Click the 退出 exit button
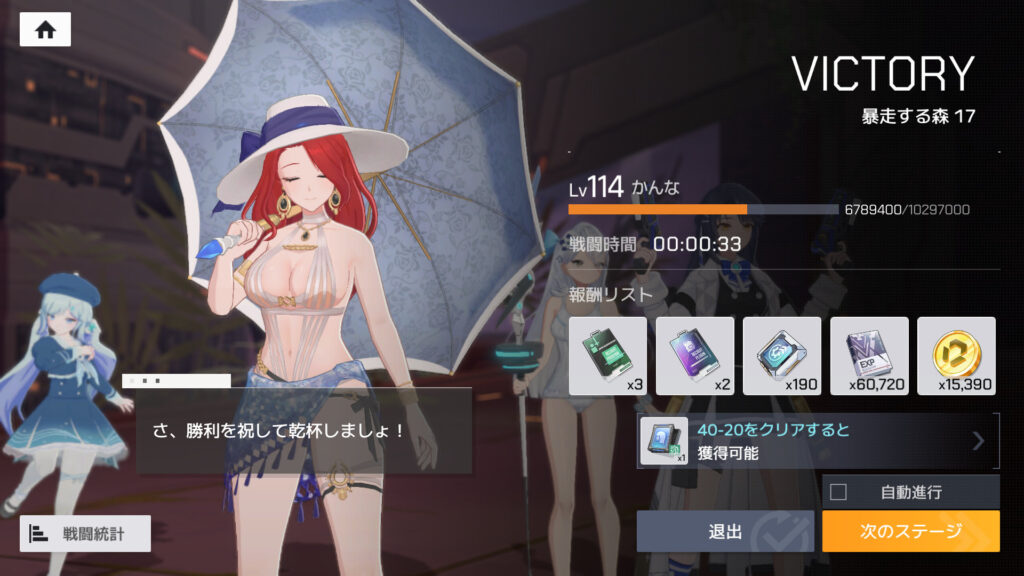This screenshot has height=576, width=1024. pyautogui.click(x=725, y=531)
